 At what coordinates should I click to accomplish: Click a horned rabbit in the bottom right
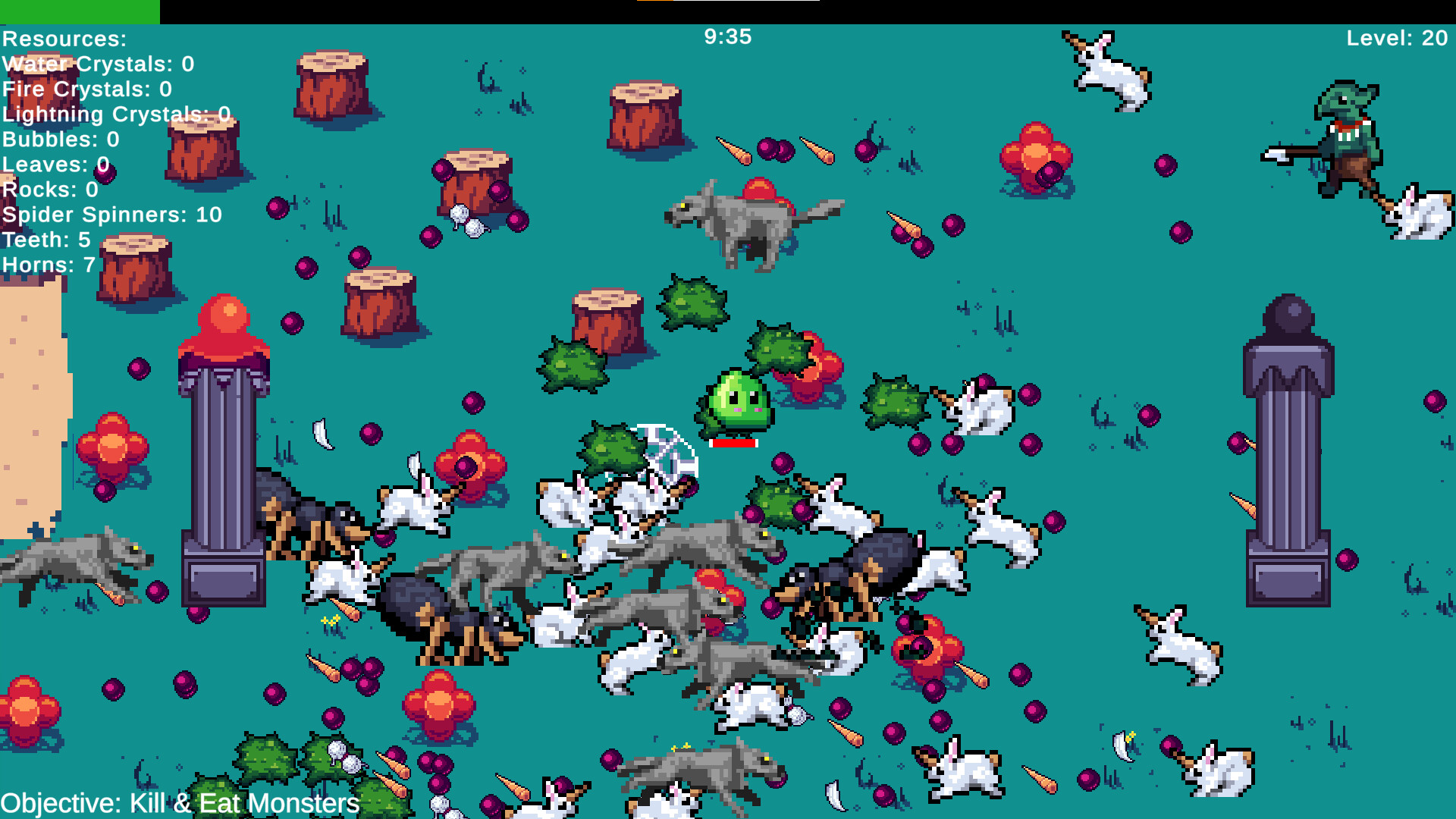(1179, 645)
